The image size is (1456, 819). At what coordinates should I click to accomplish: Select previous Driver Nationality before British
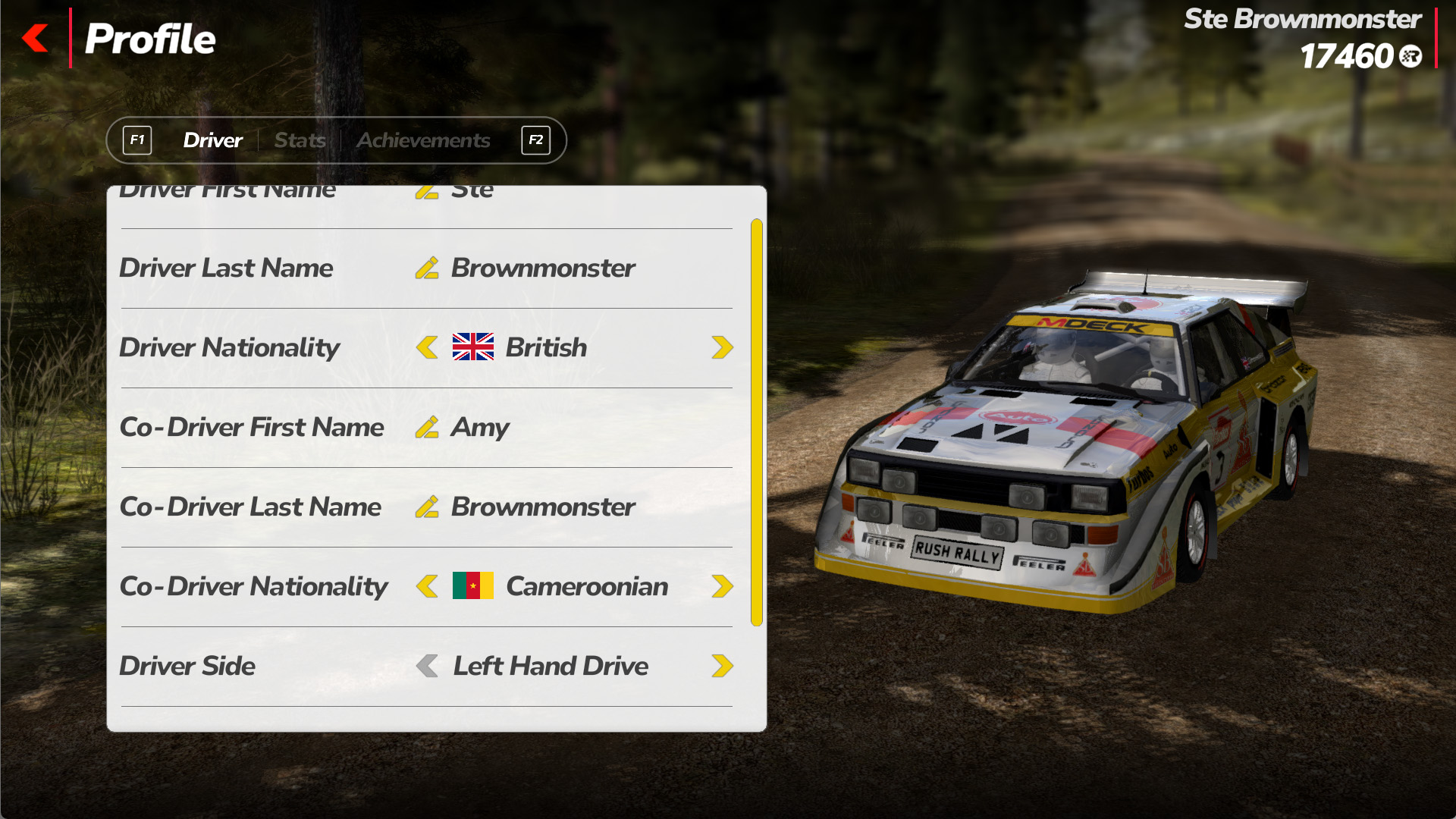tap(427, 347)
